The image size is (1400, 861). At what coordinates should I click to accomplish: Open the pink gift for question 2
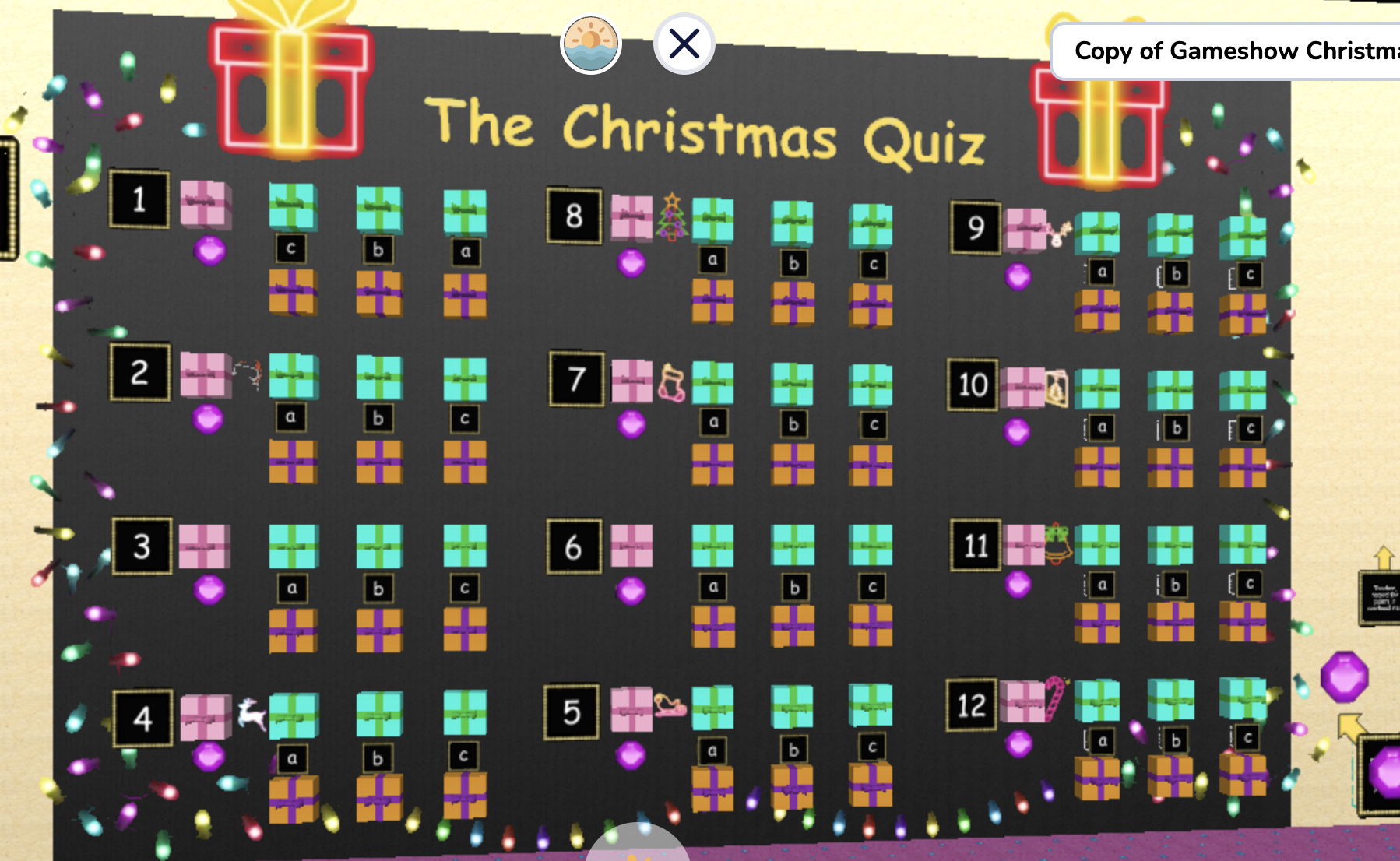pyautogui.click(x=204, y=374)
